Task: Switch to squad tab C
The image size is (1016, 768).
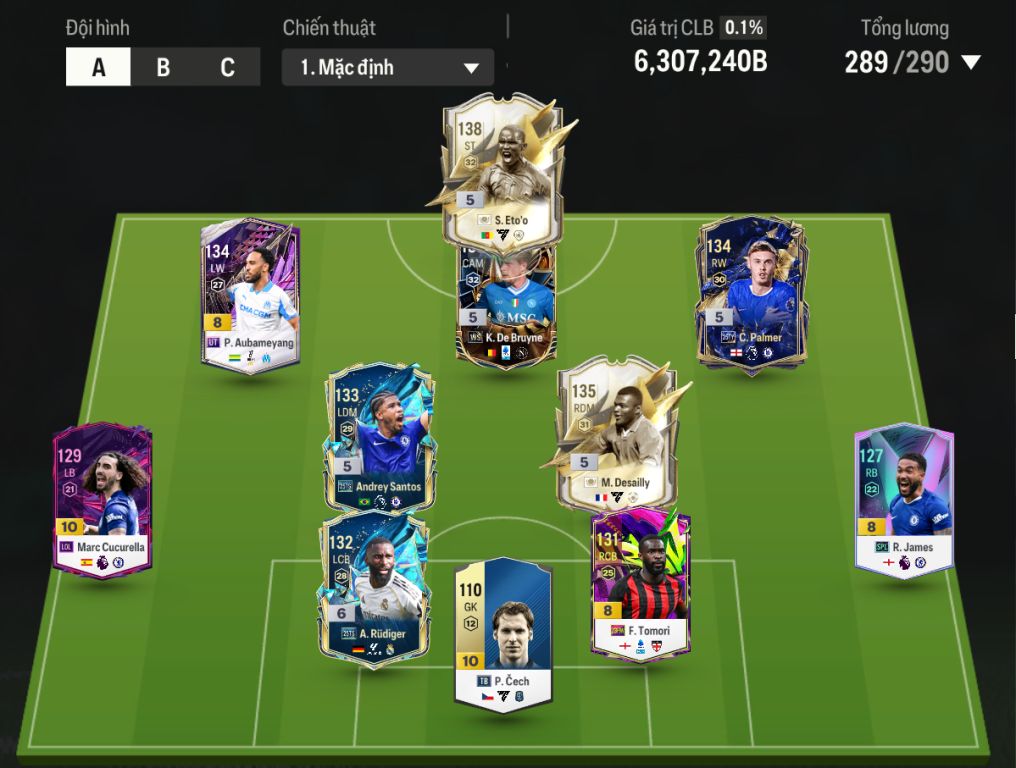Action: pos(227,68)
